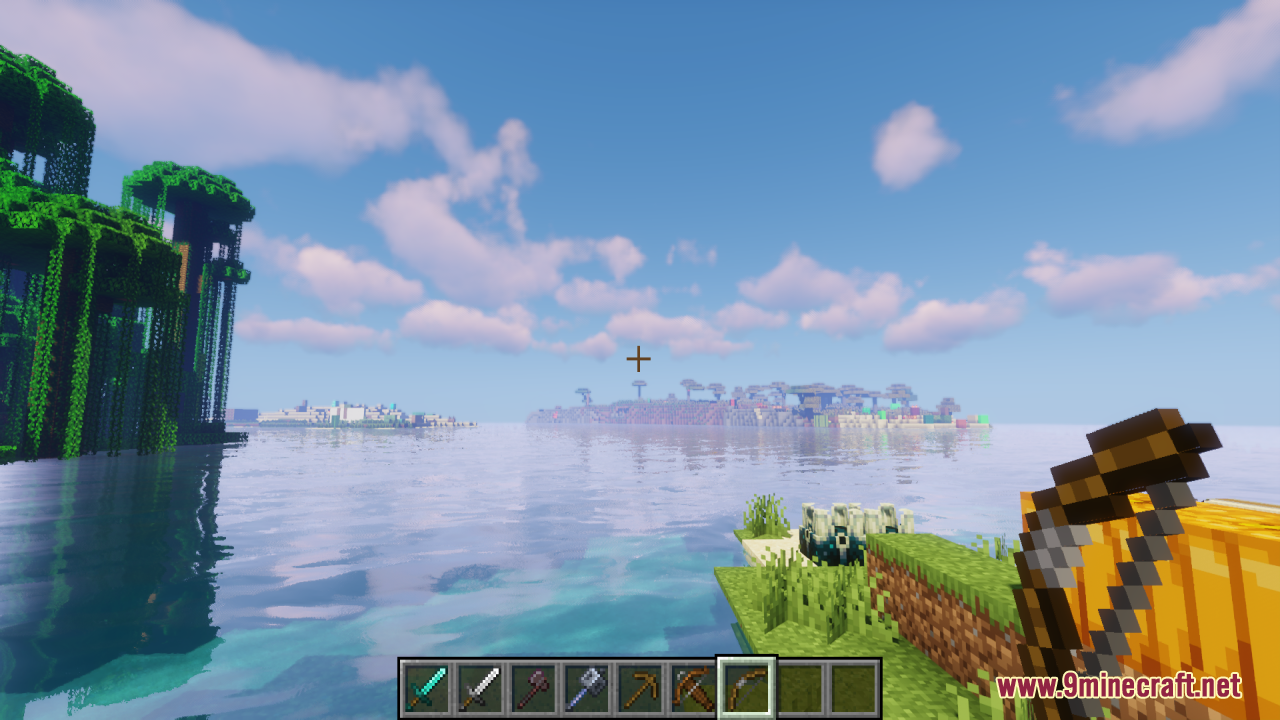Click the highlighted bow hotbar slot

pyautogui.click(x=747, y=687)
